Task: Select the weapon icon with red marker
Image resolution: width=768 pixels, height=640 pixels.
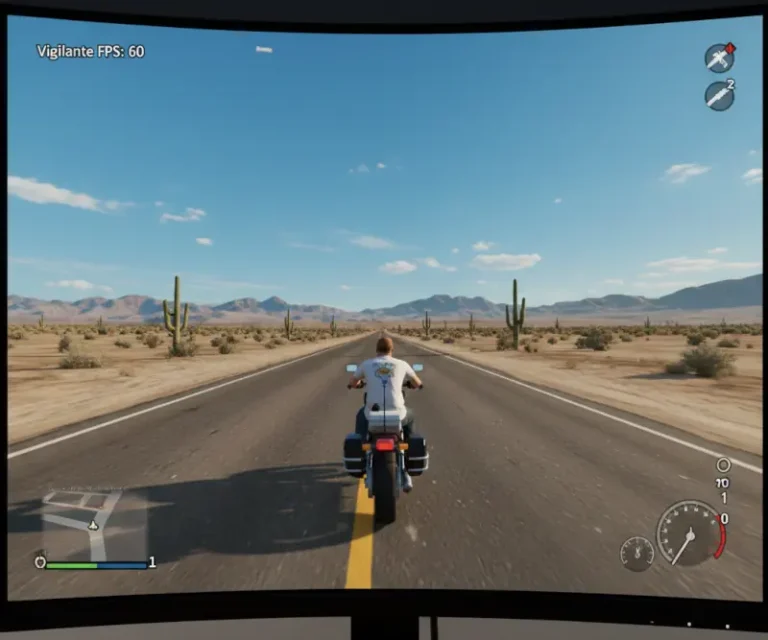Action: click(x=719, y=58)
